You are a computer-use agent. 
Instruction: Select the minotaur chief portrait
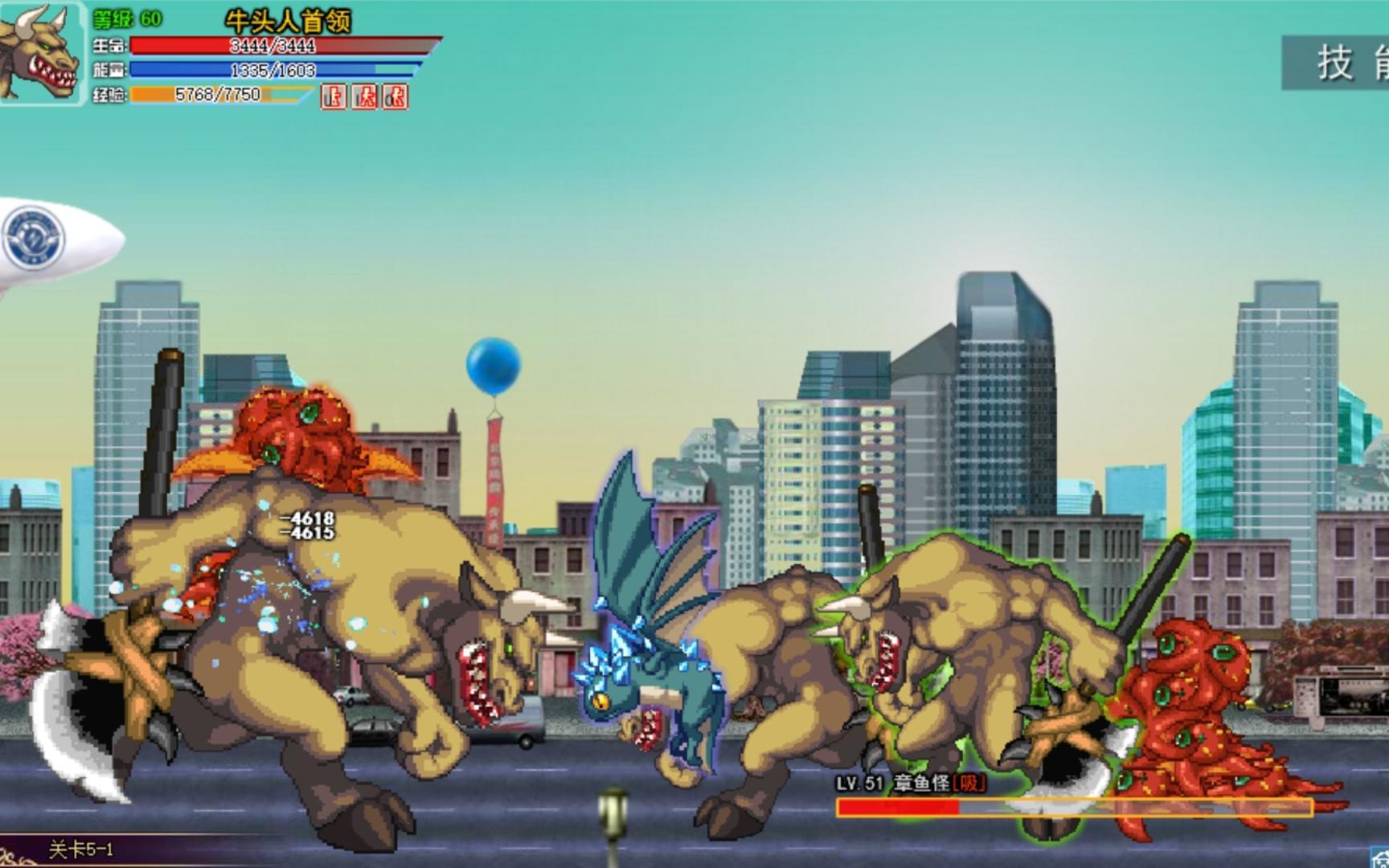40,53
